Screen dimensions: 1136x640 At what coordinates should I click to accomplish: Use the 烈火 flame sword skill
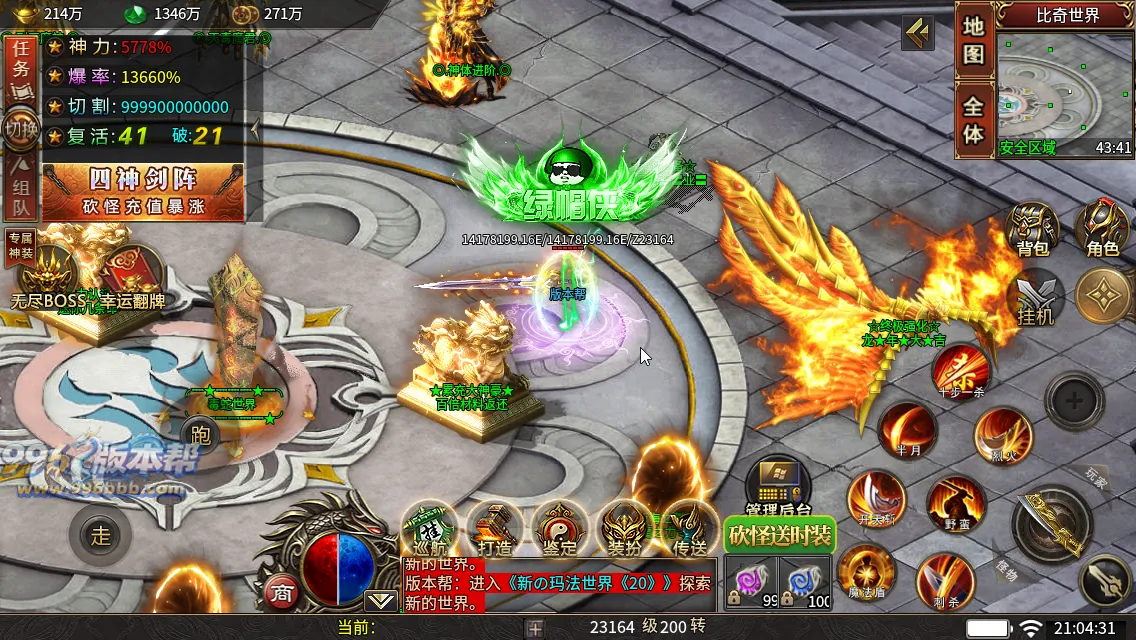click(x=1003, y=436)
